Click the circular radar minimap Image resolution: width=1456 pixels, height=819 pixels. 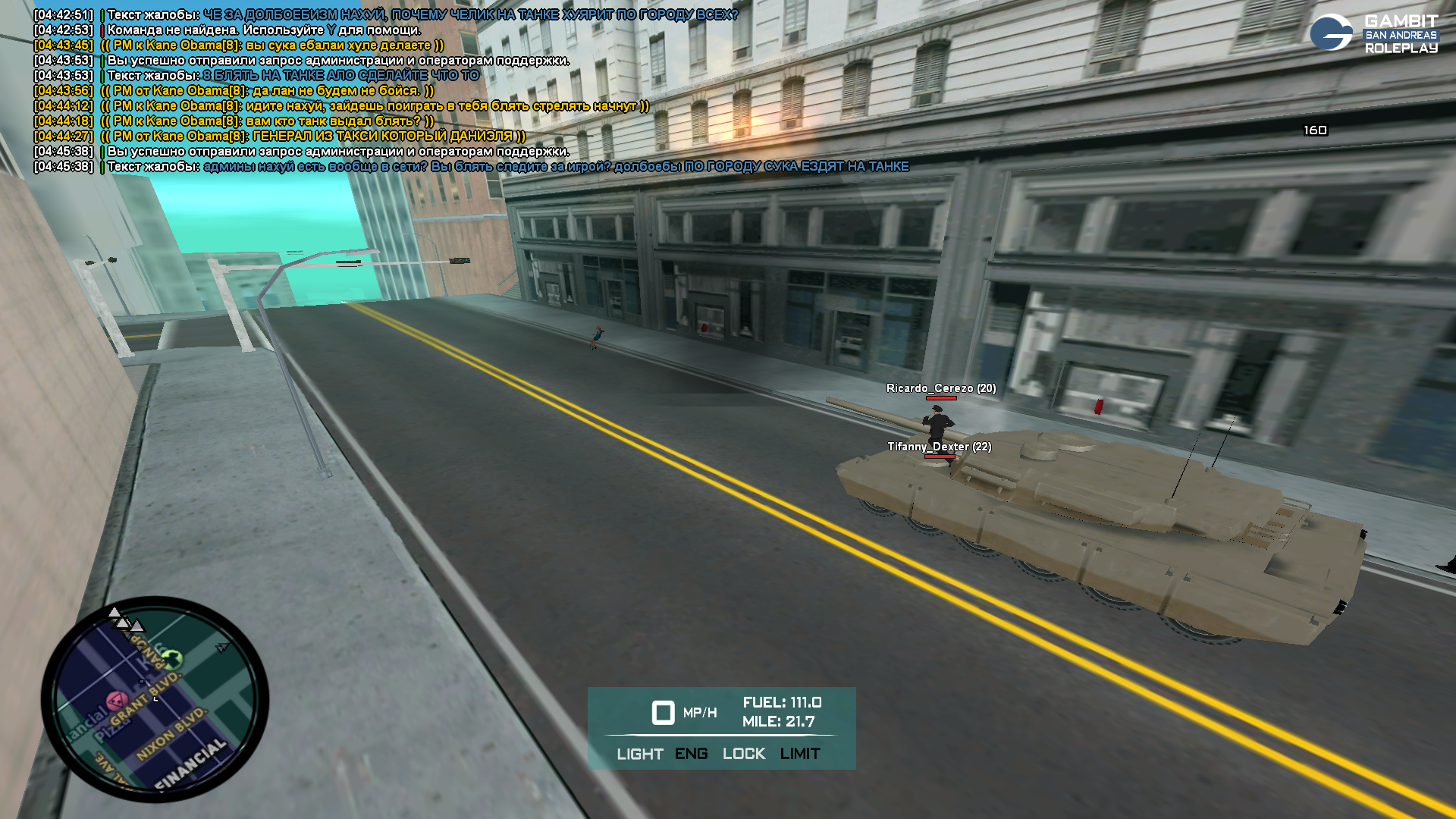coord(155,699)
